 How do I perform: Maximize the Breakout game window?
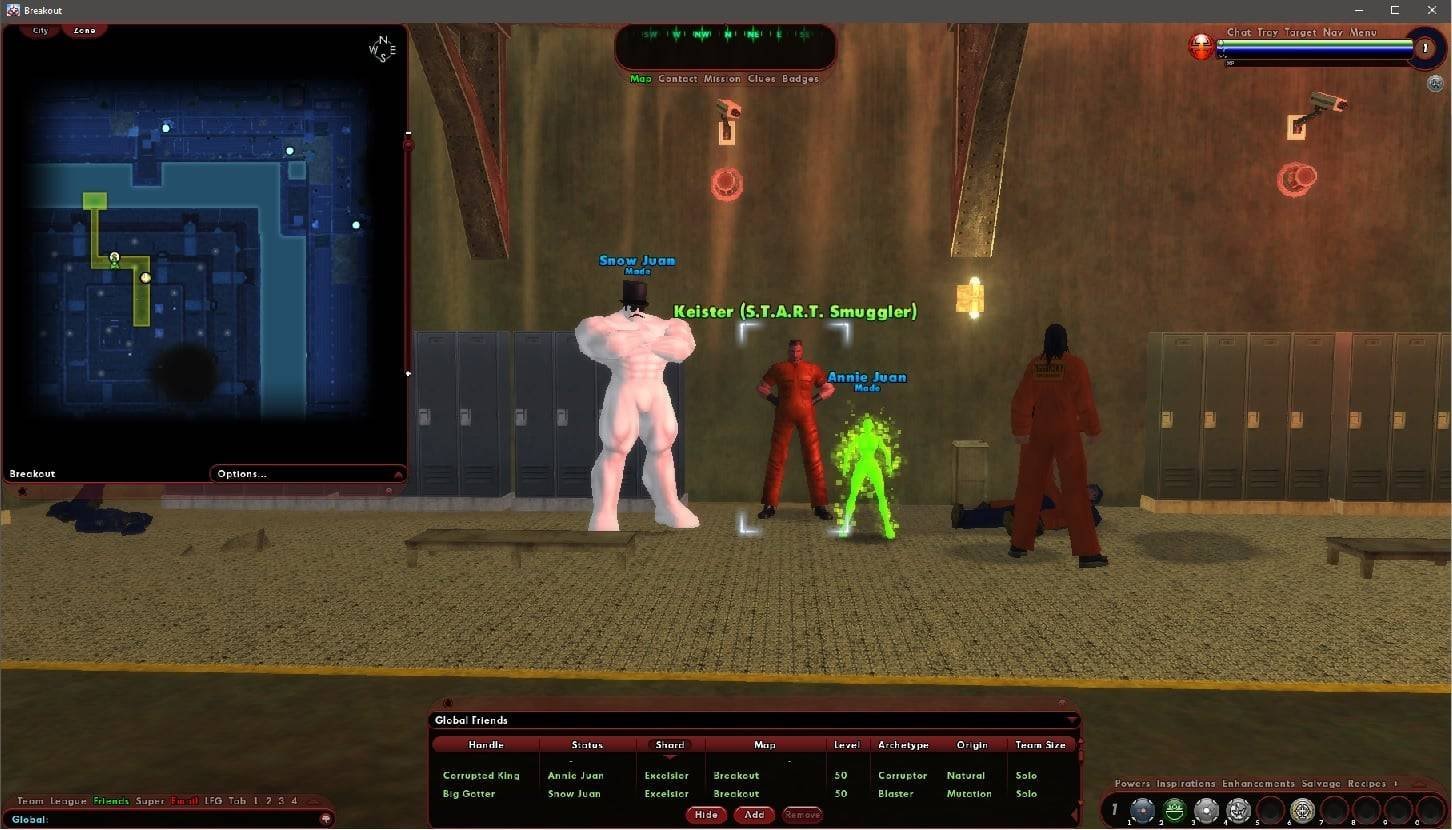1394,10
